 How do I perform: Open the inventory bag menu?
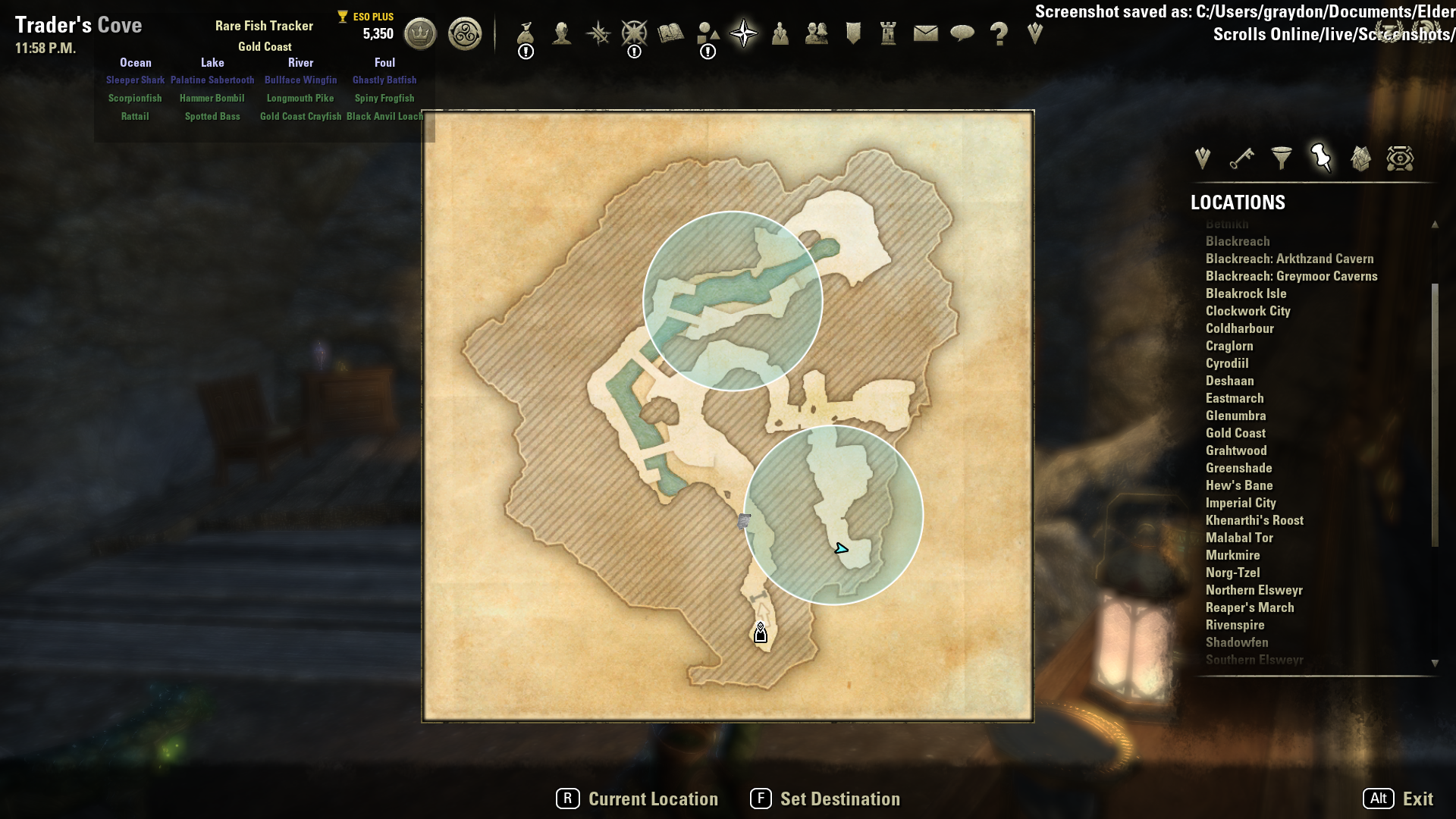point(526,34)
